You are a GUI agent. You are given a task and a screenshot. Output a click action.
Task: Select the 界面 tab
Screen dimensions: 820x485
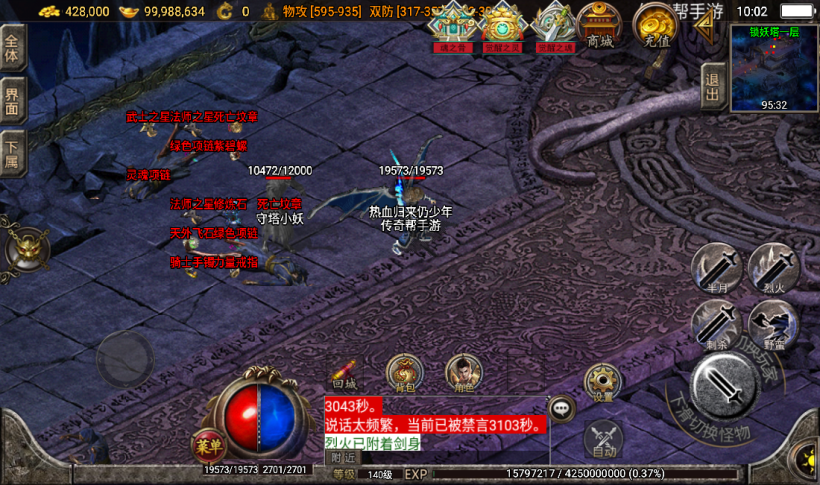pos(12,101)
